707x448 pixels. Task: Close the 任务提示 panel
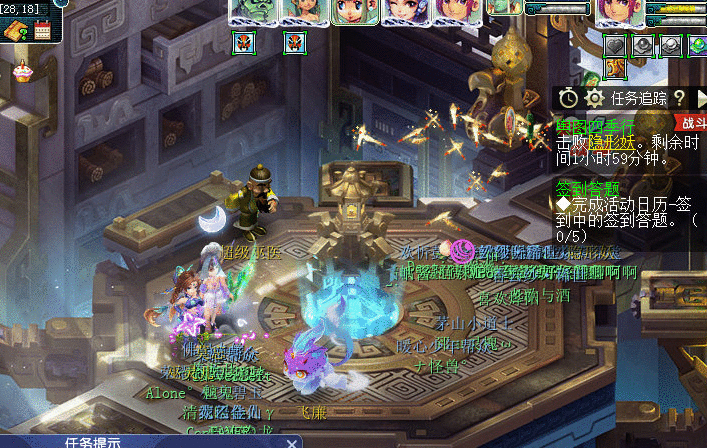click(291, 442)
